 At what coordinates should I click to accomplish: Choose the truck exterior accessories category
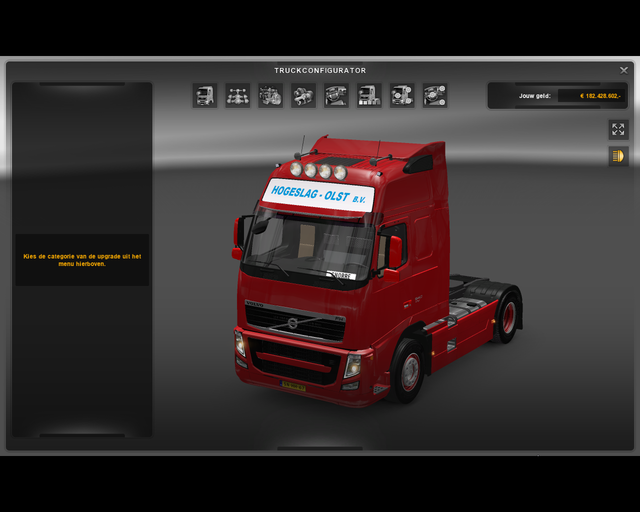[x=402, y=96]
